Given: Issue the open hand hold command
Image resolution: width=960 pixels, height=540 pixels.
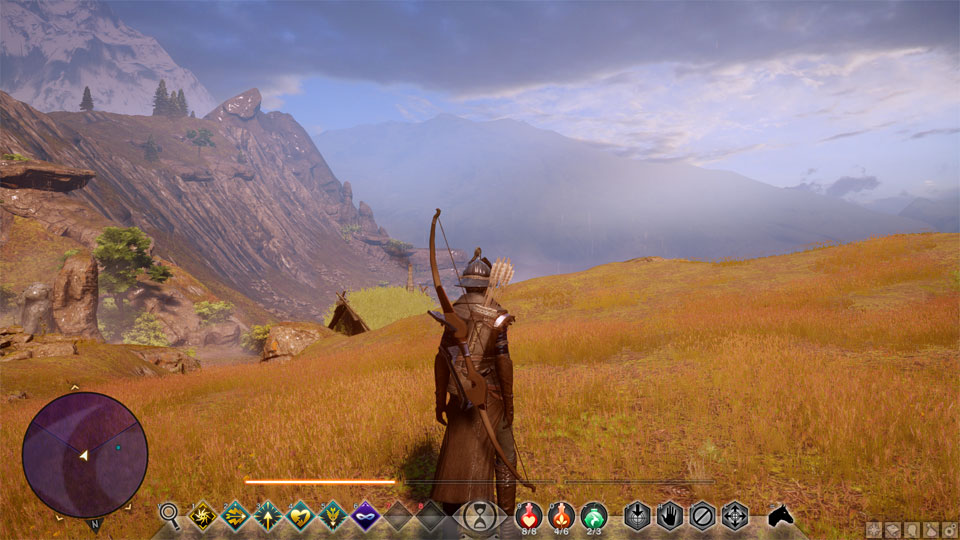Looking at the screenshot, I should [670, 515].
